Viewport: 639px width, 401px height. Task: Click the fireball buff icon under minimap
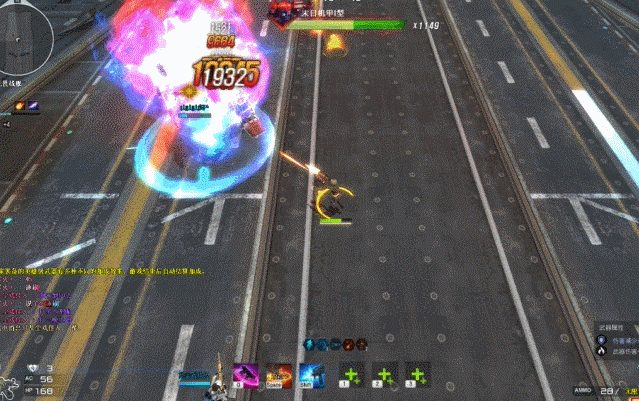click(19, 104)
